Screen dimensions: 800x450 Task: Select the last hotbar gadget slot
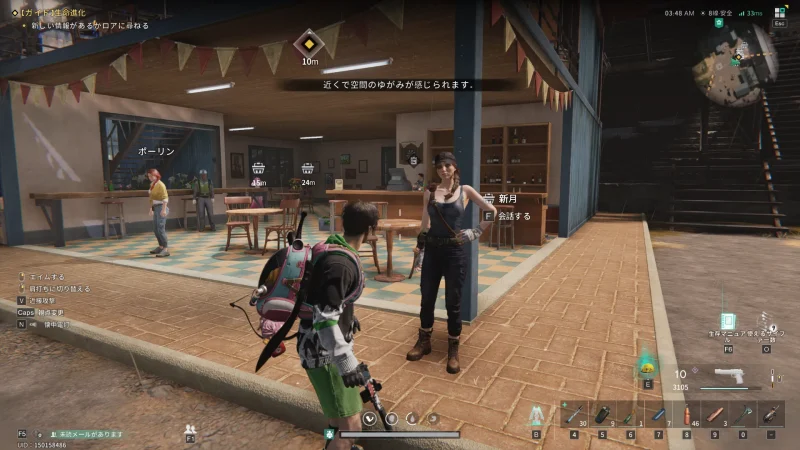tap(771, 414)
